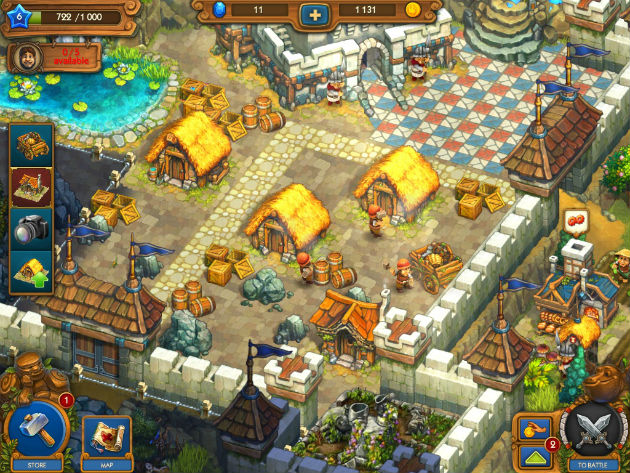Screen dimensions: 630x473
Task: Select the wooden cart icon in sidebar
Action: pos(32,145)
